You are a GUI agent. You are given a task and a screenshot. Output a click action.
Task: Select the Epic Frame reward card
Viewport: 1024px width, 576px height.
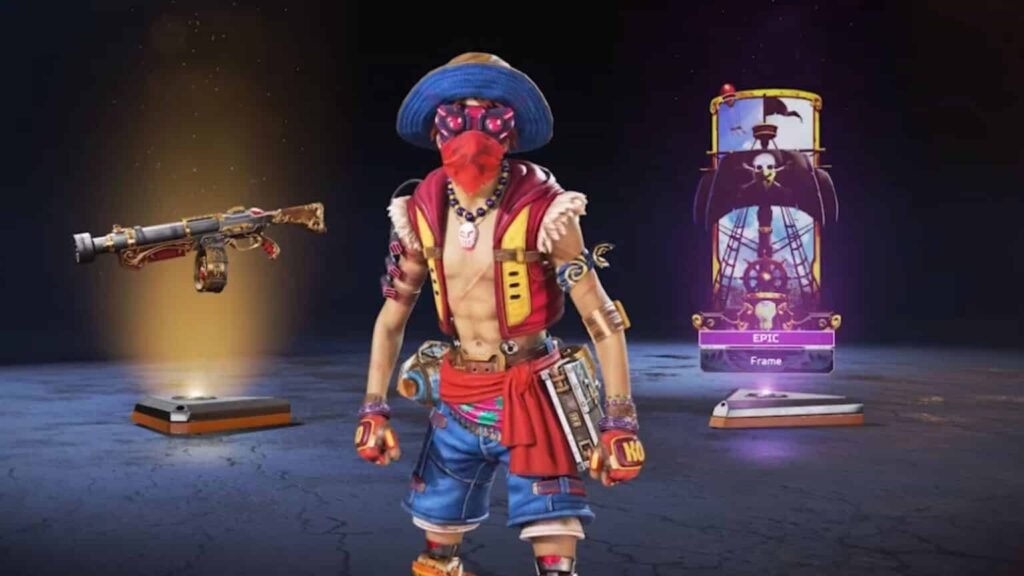pos(766,230)
